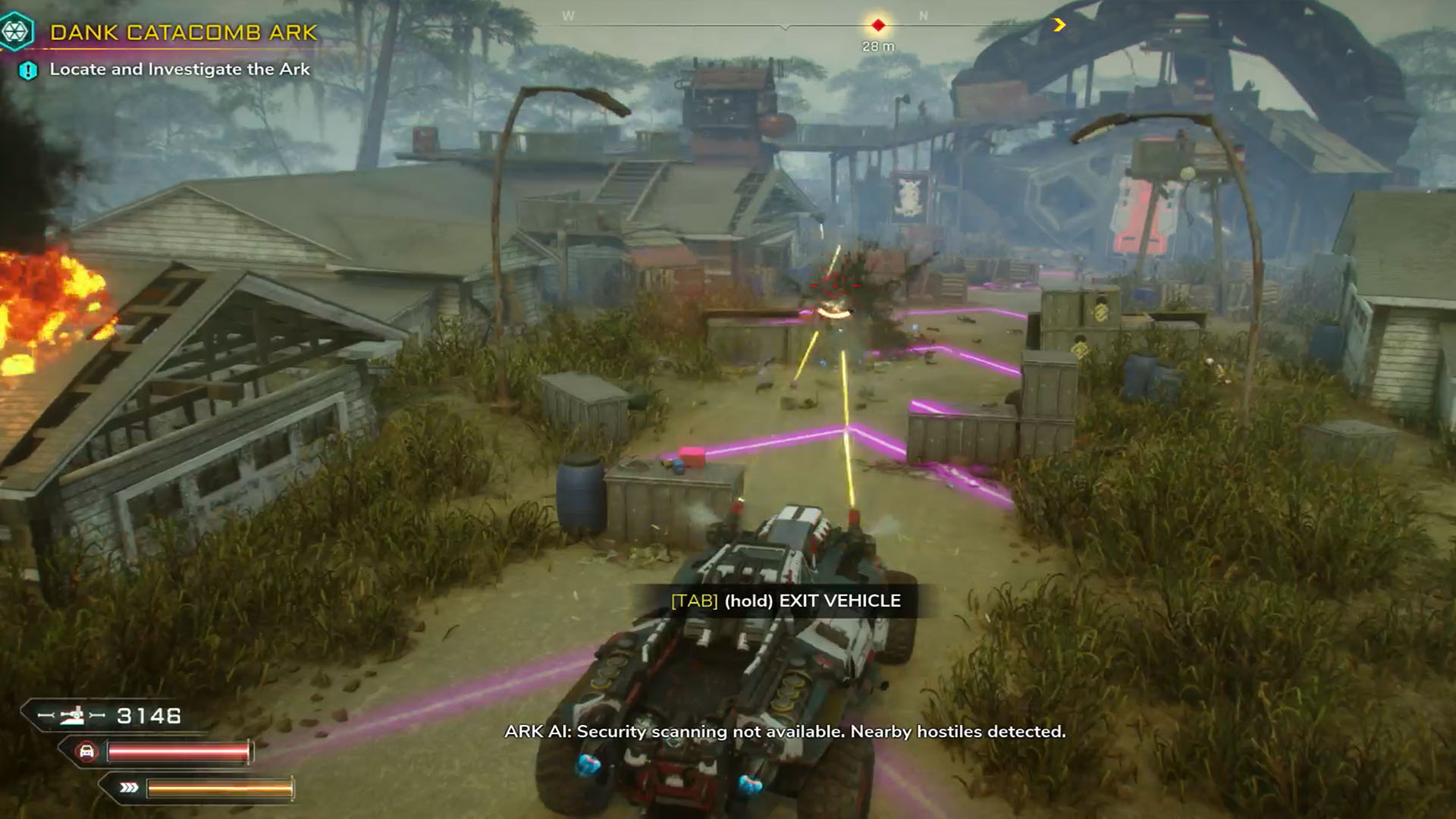Viewport: 1456px width, 819px height.
Task: Click the red diamond compass waypoint marker
Action: tap(878, 26)
